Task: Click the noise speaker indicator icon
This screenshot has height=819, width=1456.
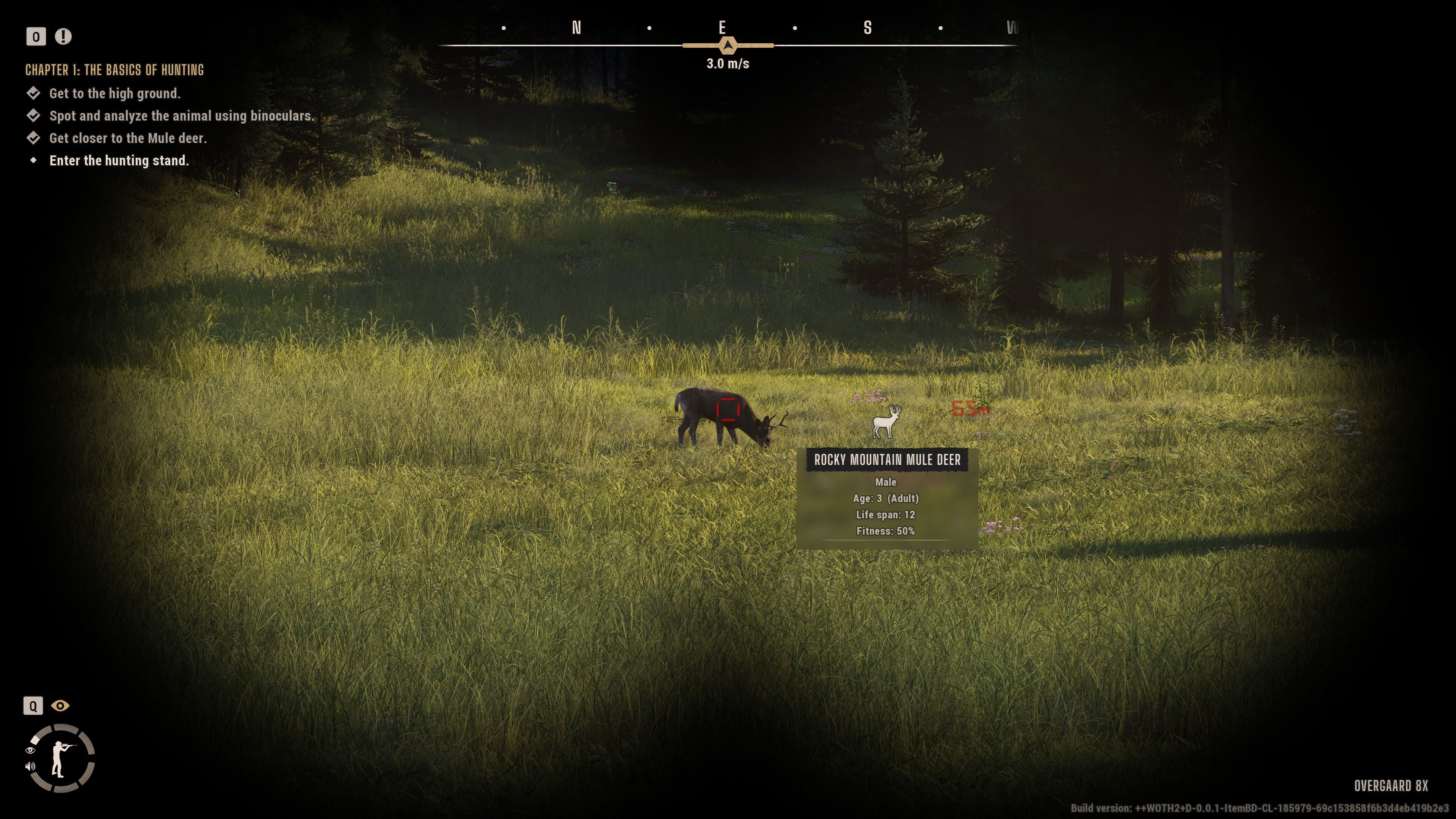Action: click(x=30, y=766)
